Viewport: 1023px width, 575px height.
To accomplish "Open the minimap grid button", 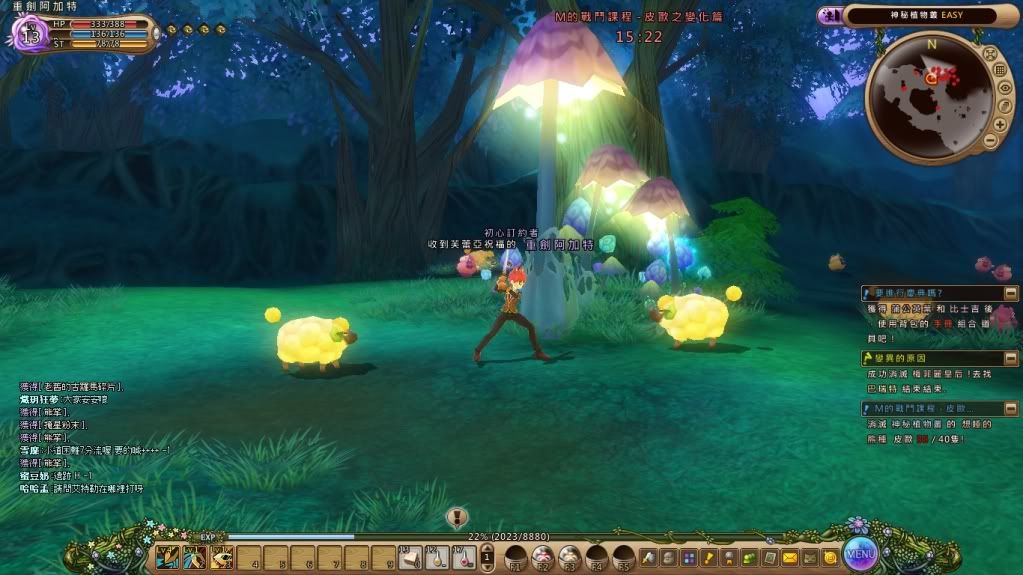I will (x=1000, y=69).
